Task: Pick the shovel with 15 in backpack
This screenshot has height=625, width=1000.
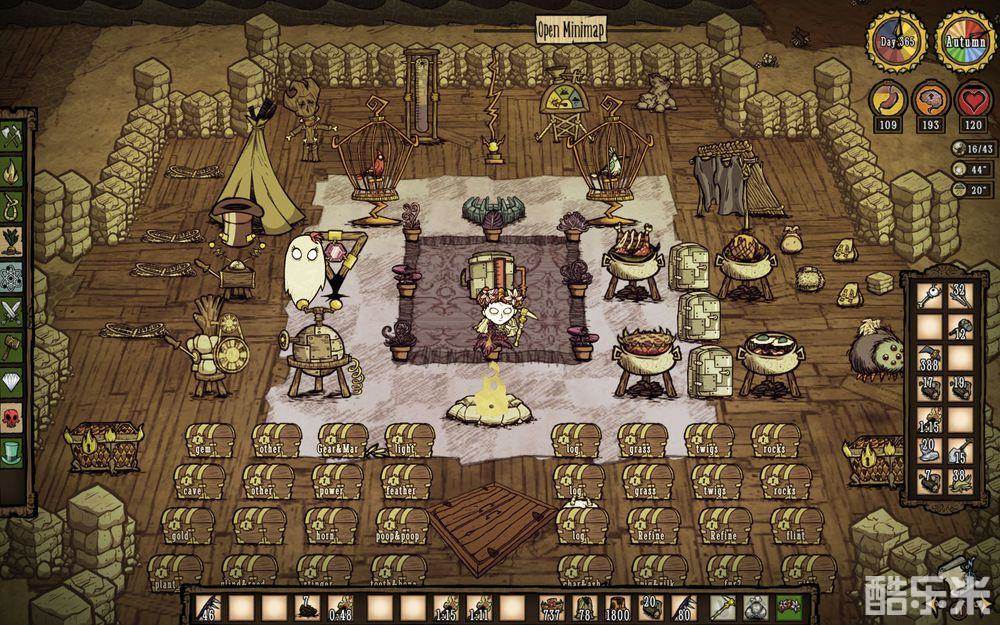Action: [958, 449]
